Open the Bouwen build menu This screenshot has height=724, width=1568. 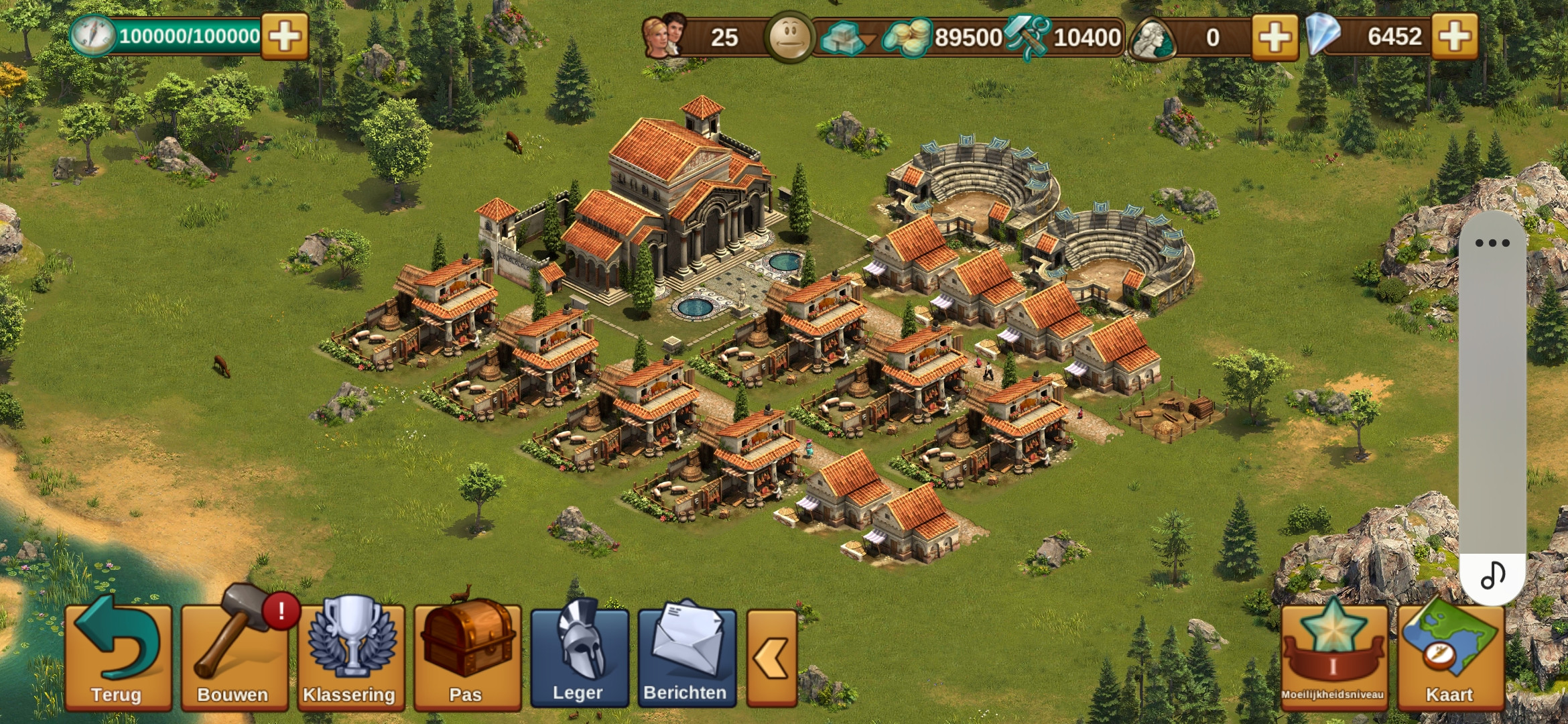coord(234,656)
